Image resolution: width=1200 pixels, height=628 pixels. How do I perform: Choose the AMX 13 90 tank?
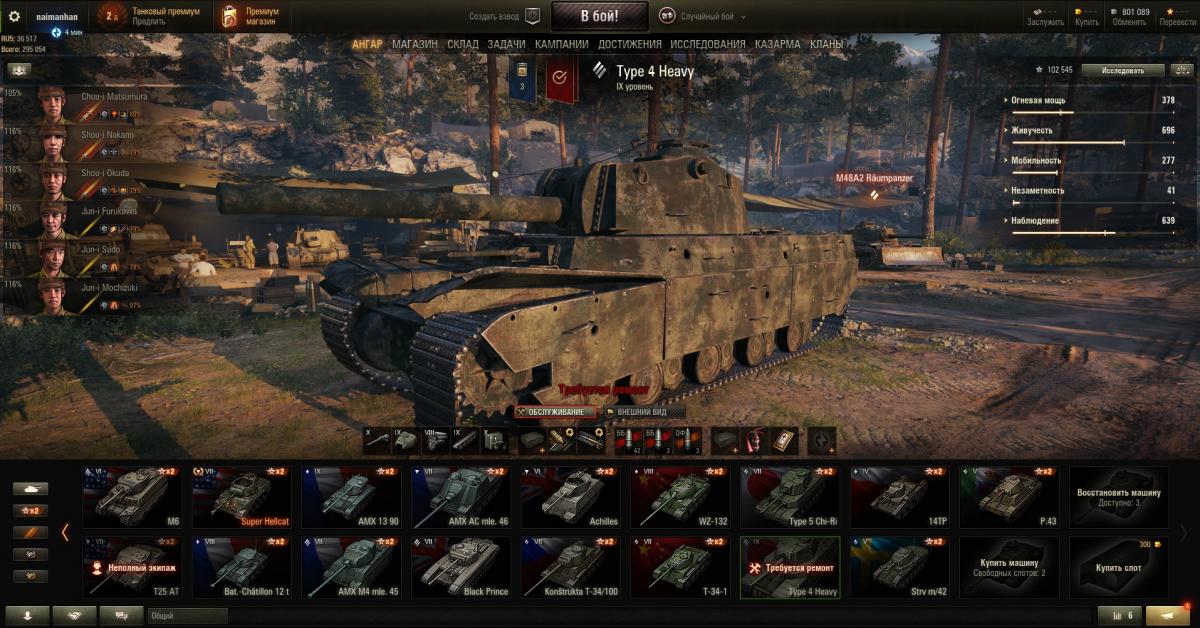pos(346,497)
